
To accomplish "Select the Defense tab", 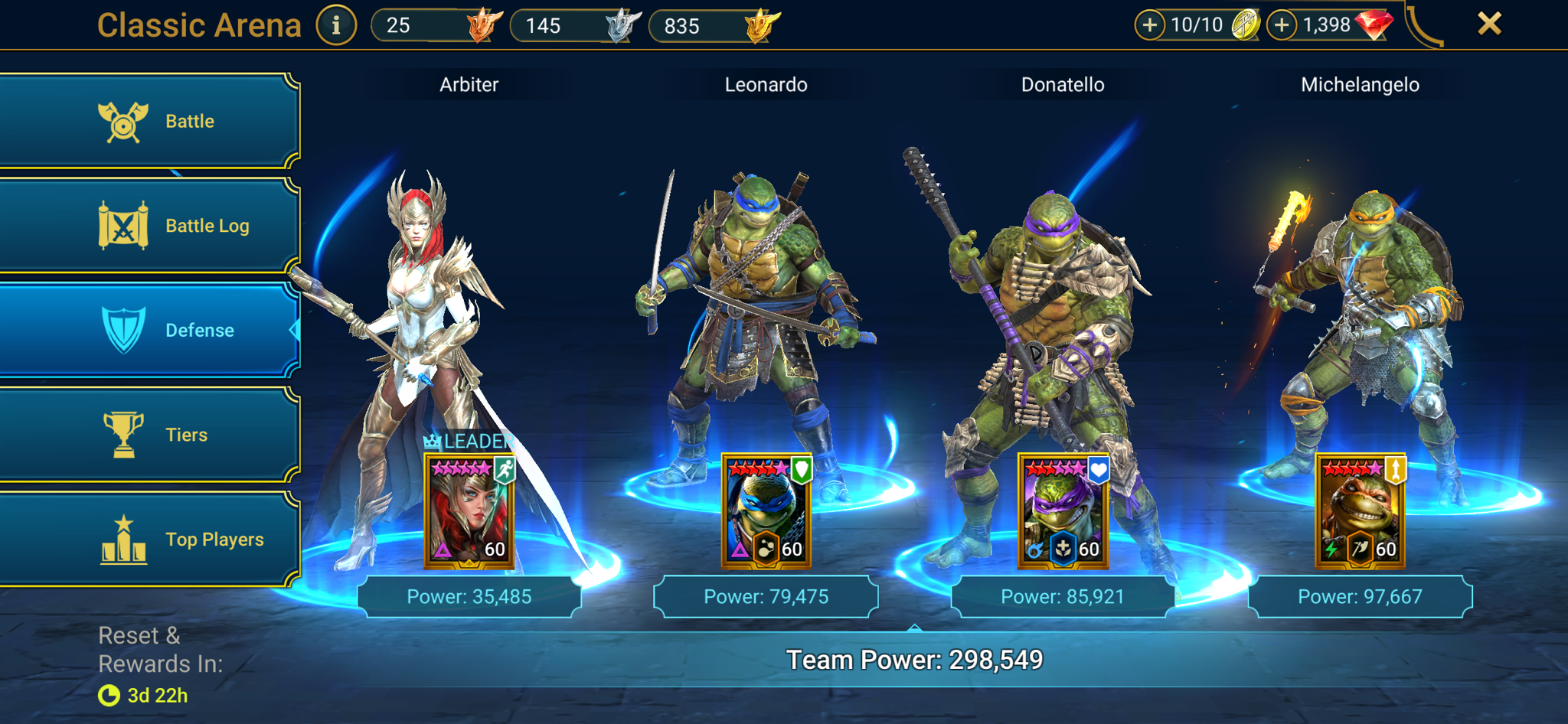I will point(149,330).
